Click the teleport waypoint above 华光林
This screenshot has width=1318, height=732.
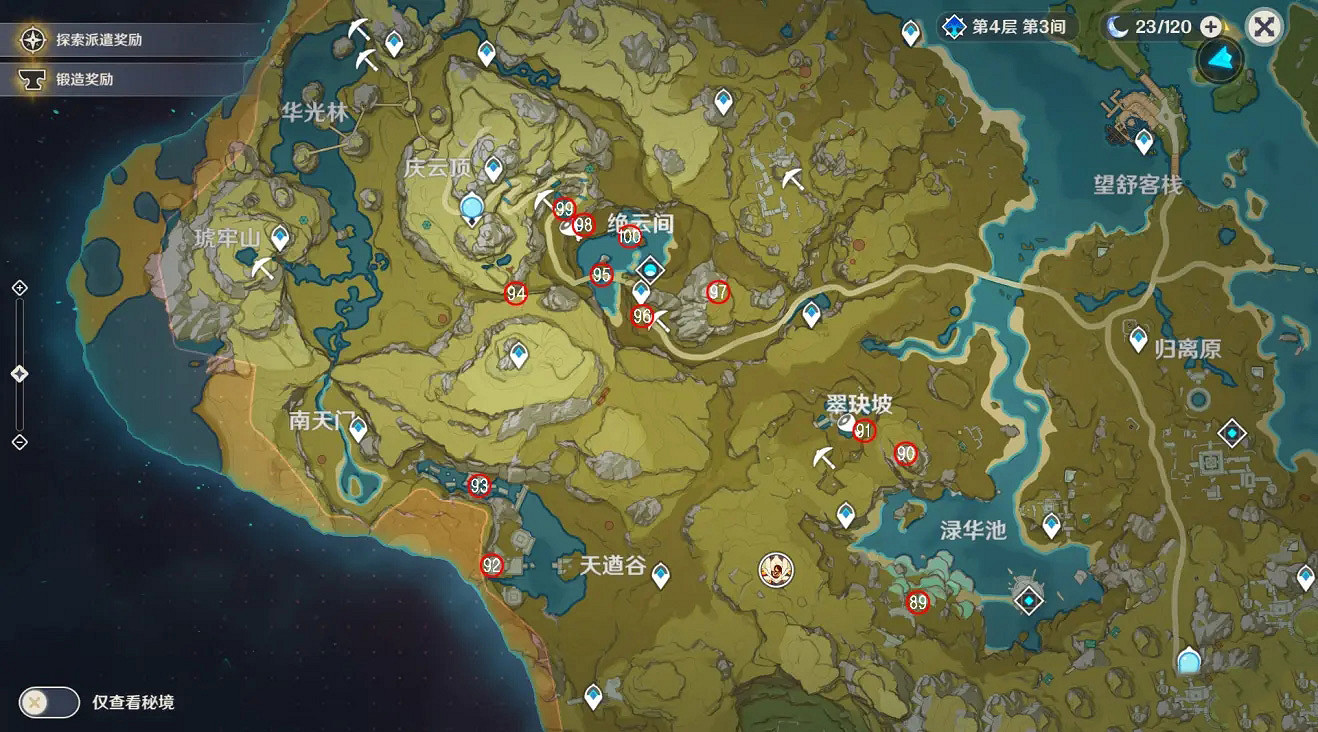coord(393,44)
